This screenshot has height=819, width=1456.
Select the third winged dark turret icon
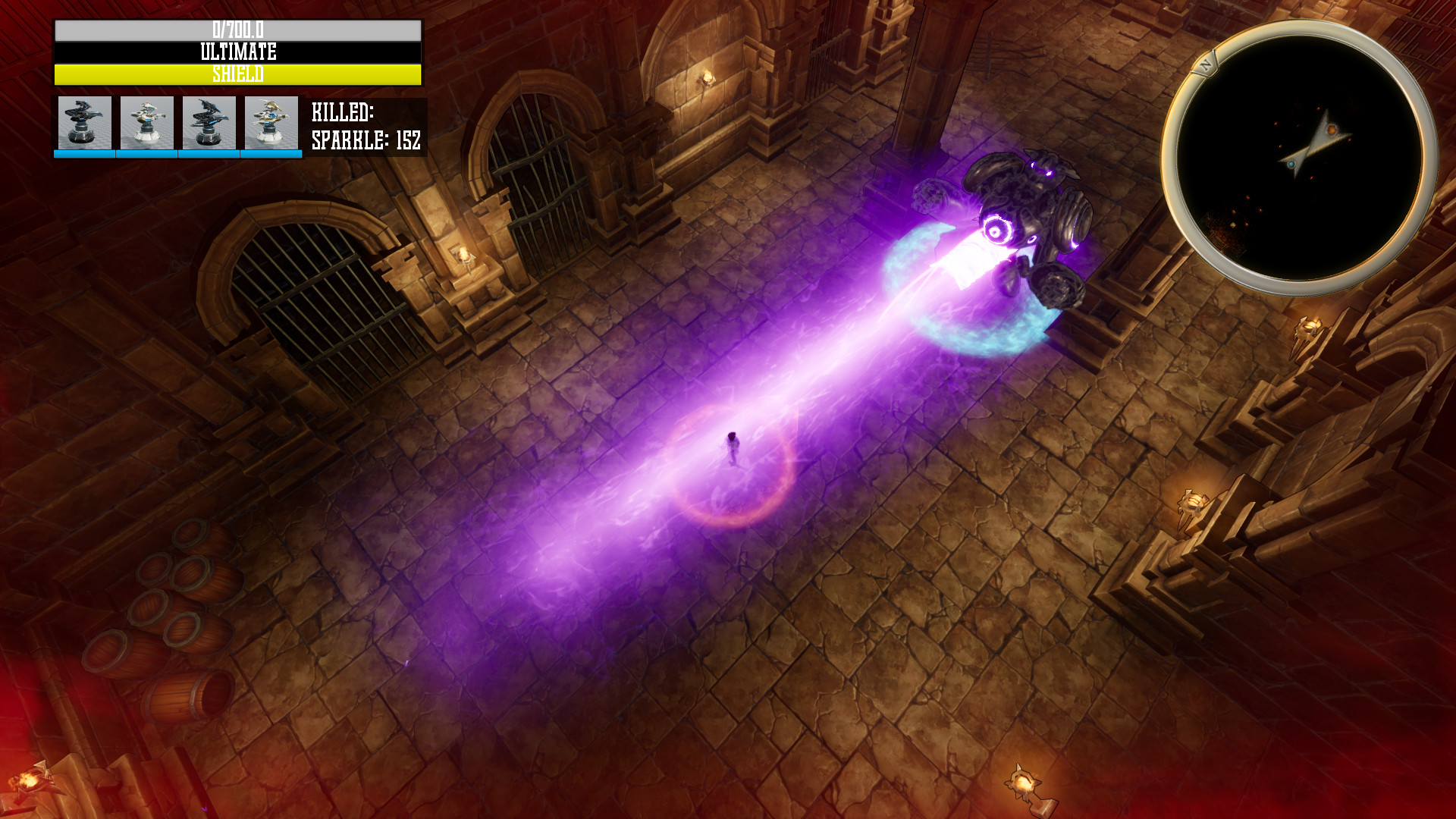point(207,123)
